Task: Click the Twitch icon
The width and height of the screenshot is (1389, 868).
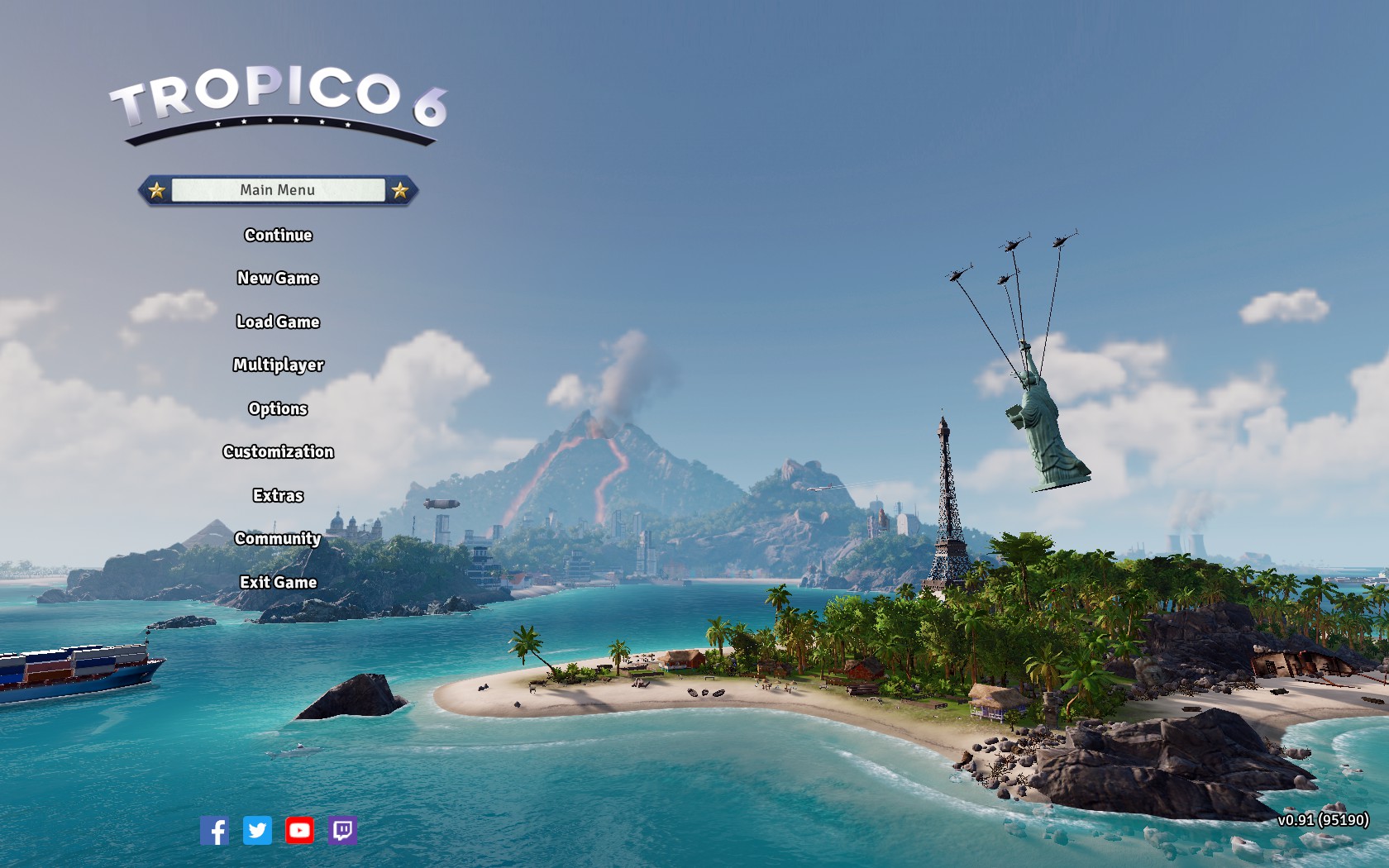Action: [342, 830]
